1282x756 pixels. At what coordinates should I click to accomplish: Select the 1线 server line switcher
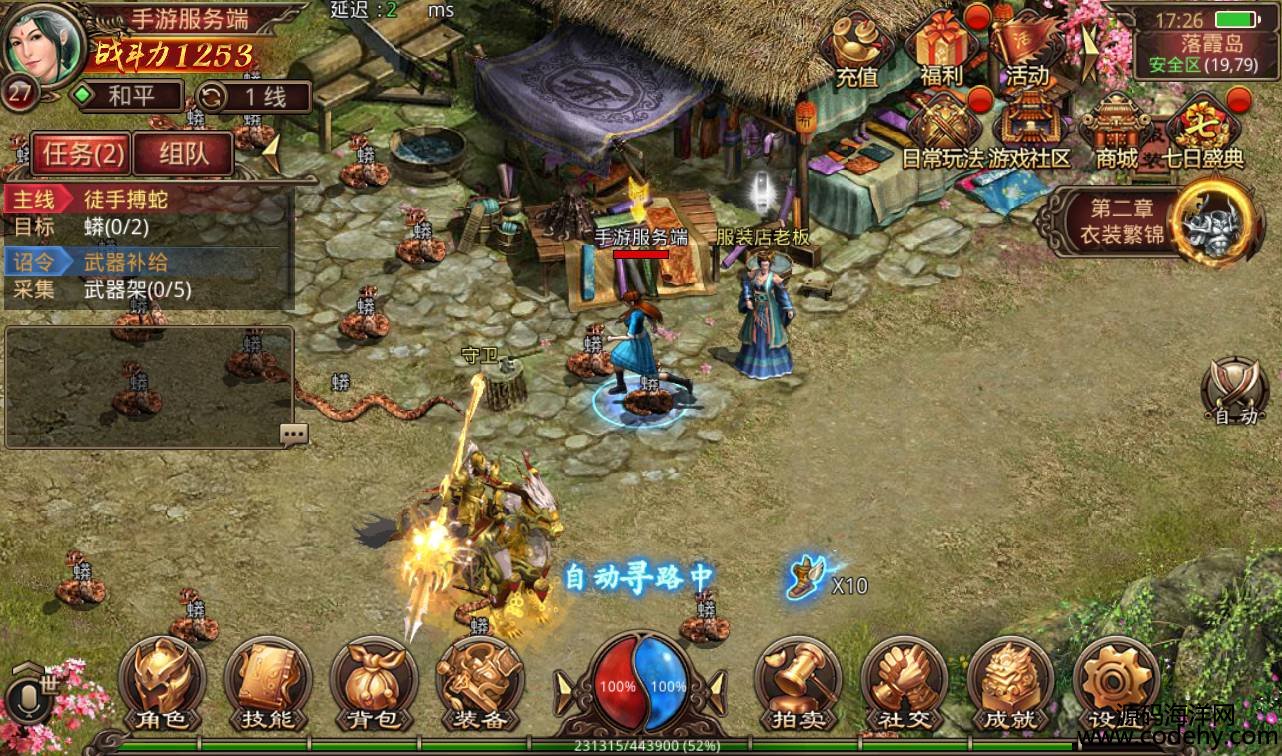click(254, 97)
